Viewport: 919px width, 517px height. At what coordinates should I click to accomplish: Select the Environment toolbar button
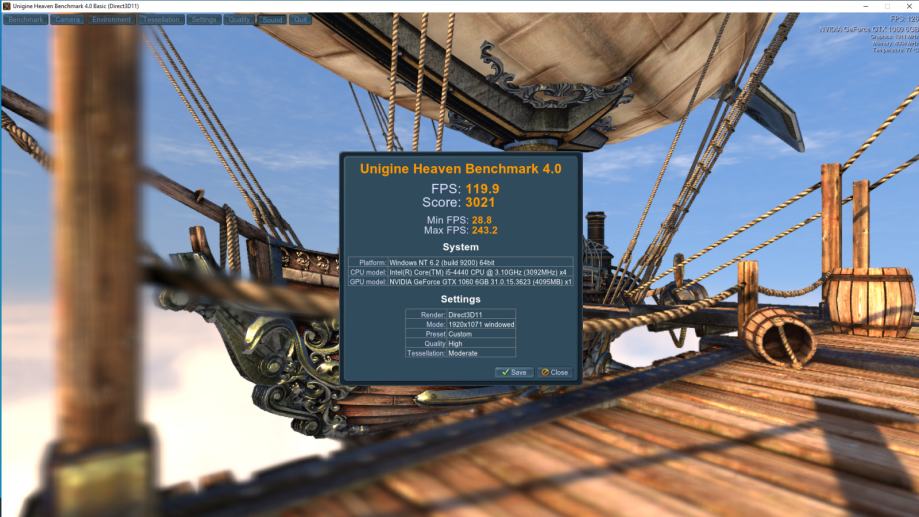click(112, 19)
